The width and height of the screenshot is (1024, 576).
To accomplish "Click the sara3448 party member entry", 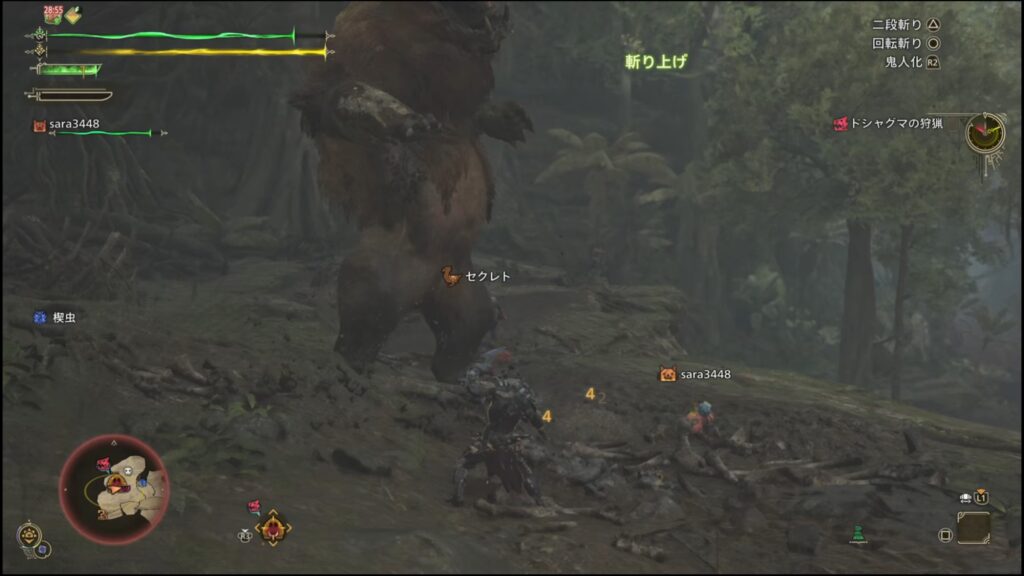I will point(74,125).
